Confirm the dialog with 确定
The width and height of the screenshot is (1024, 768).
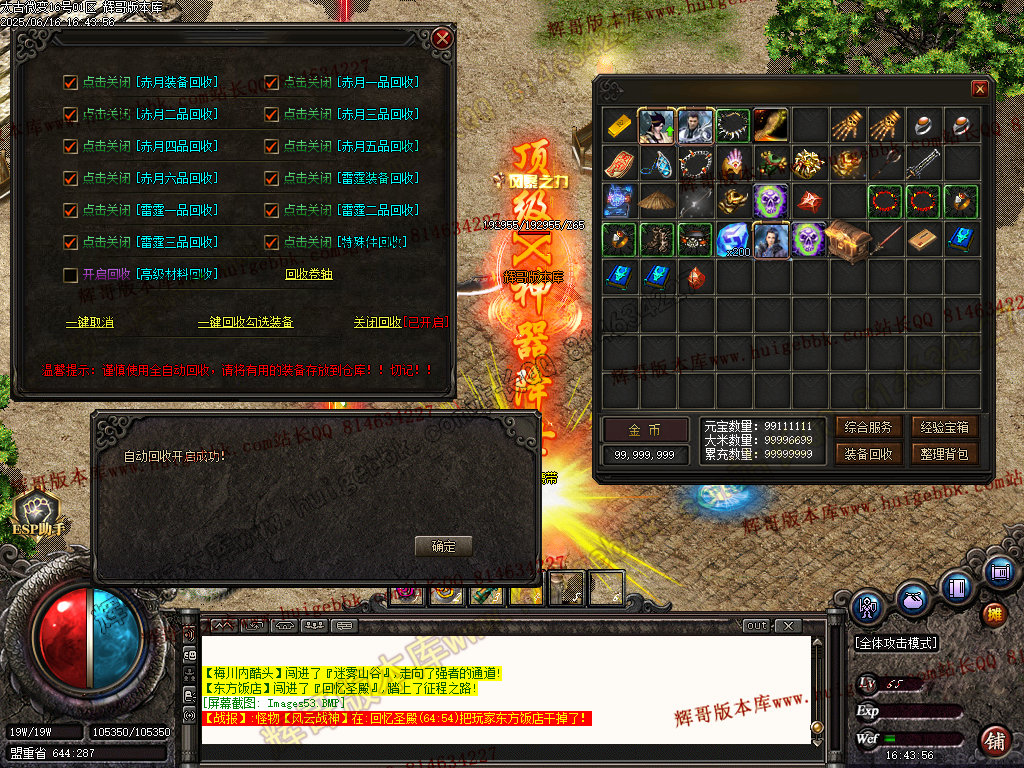443,546
